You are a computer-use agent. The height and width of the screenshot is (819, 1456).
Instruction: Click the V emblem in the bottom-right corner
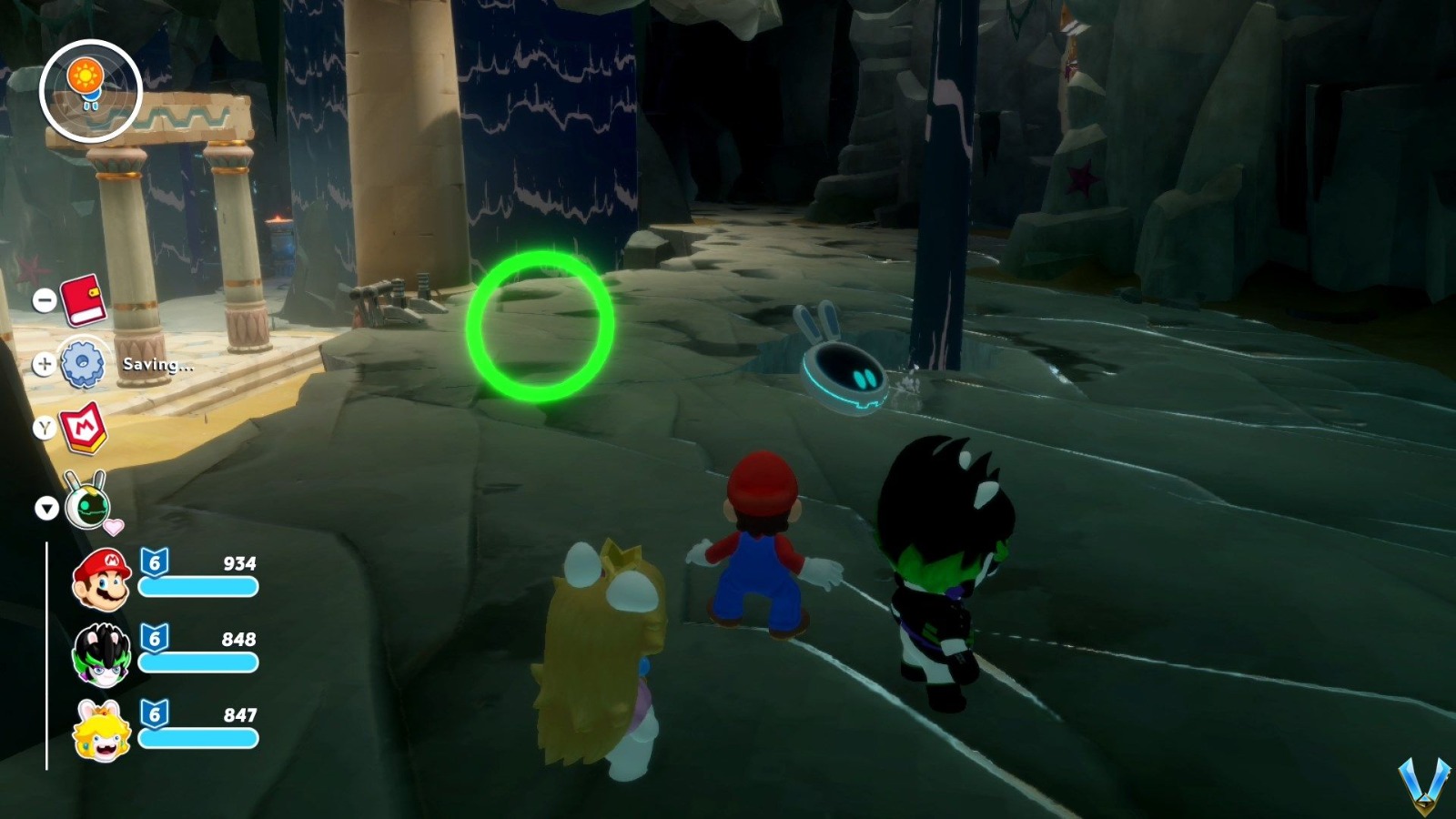(1426, 786)
